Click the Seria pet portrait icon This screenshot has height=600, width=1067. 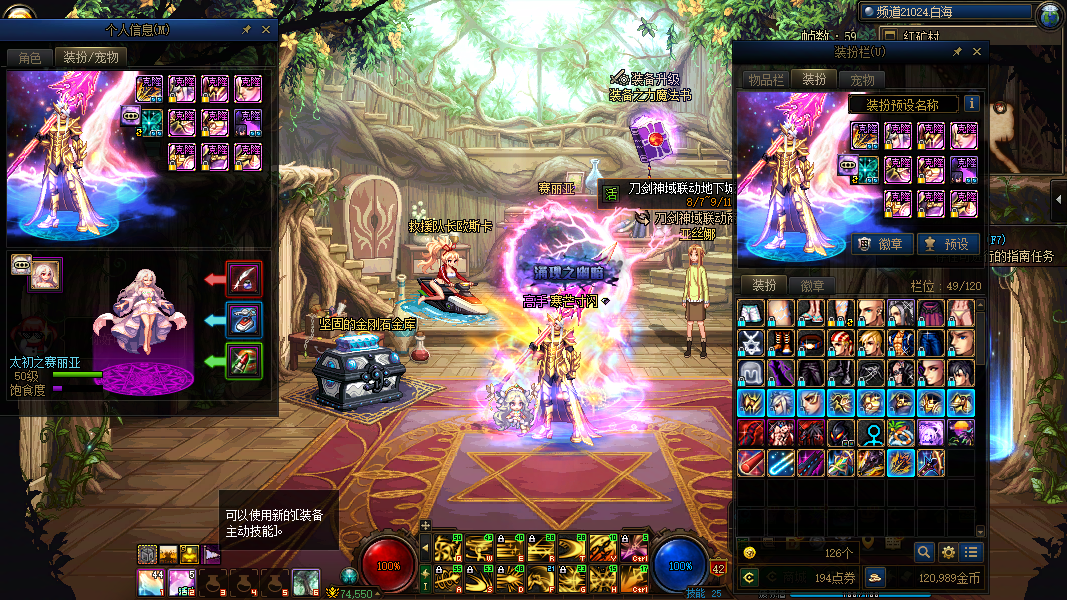[x=45, y=274]
